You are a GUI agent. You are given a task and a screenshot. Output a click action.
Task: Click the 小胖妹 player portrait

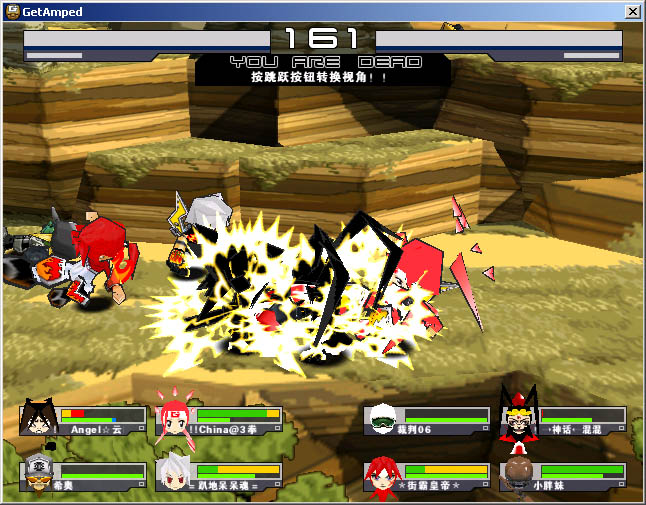[518, 474]
